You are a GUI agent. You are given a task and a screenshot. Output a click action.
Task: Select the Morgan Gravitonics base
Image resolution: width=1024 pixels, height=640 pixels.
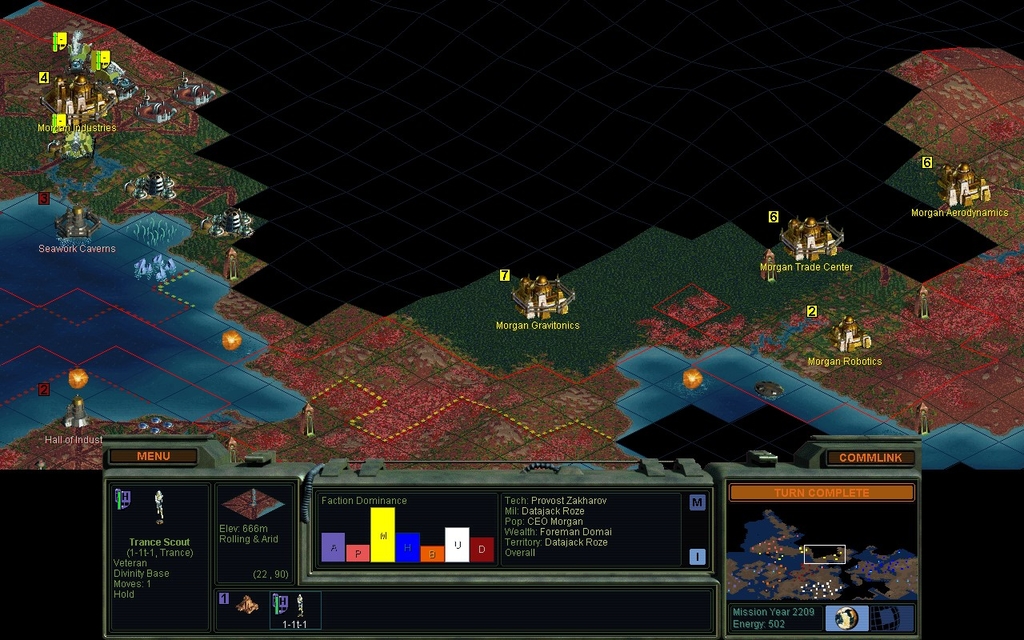click(x=541, y=296)
